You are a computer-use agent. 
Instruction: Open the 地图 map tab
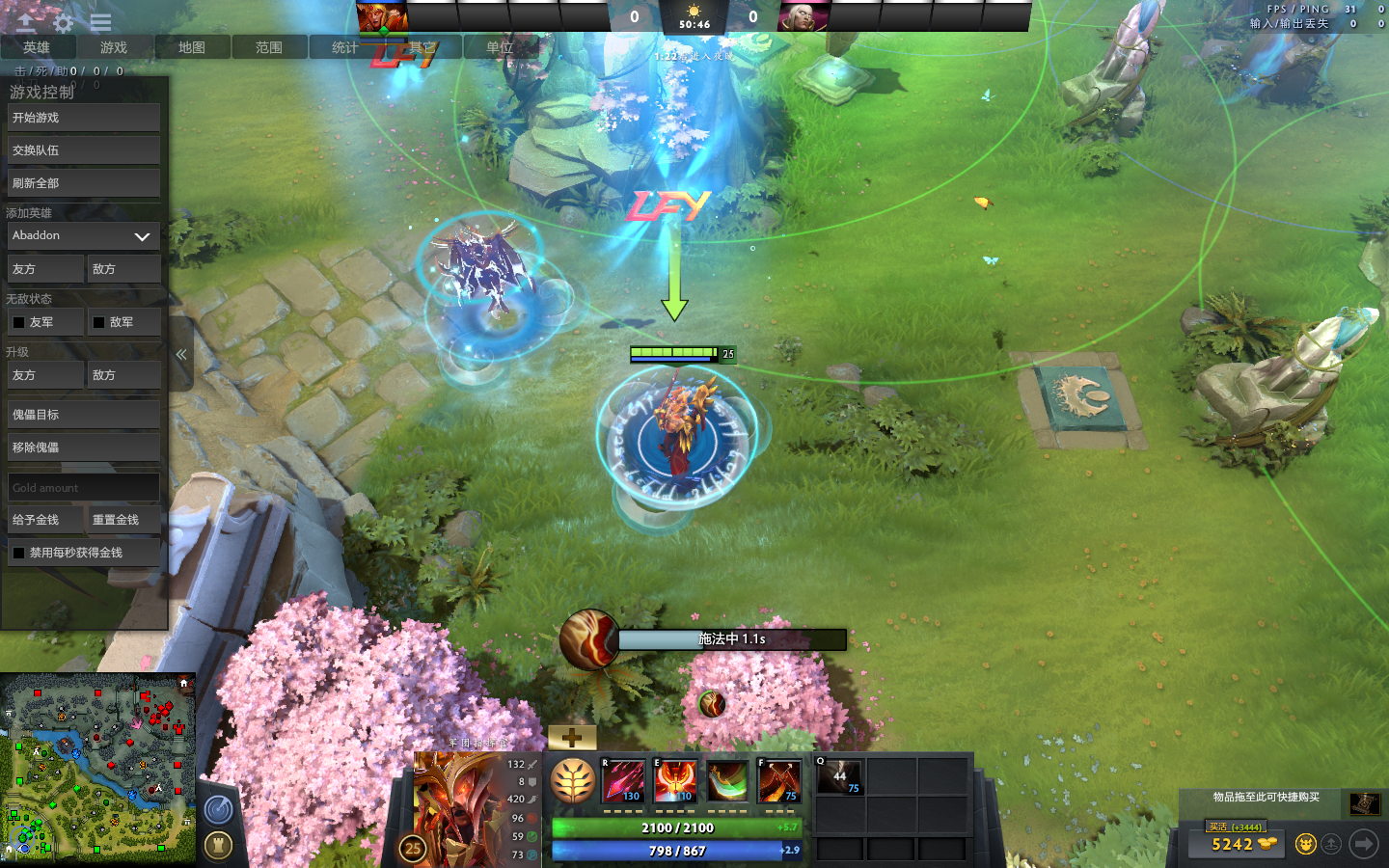pyautogui.click(x=191, y=47)
